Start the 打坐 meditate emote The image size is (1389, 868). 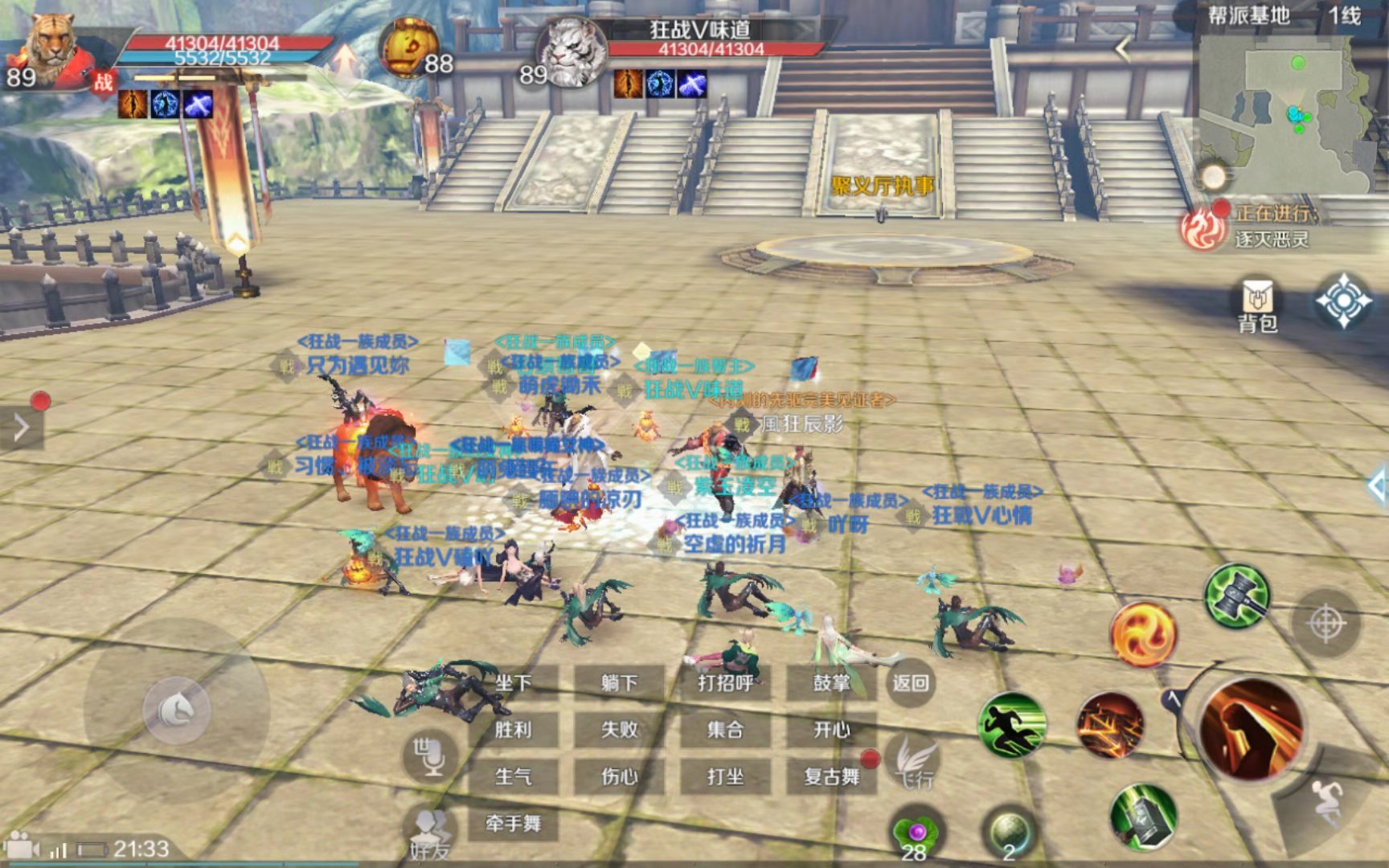click(725, 776)
